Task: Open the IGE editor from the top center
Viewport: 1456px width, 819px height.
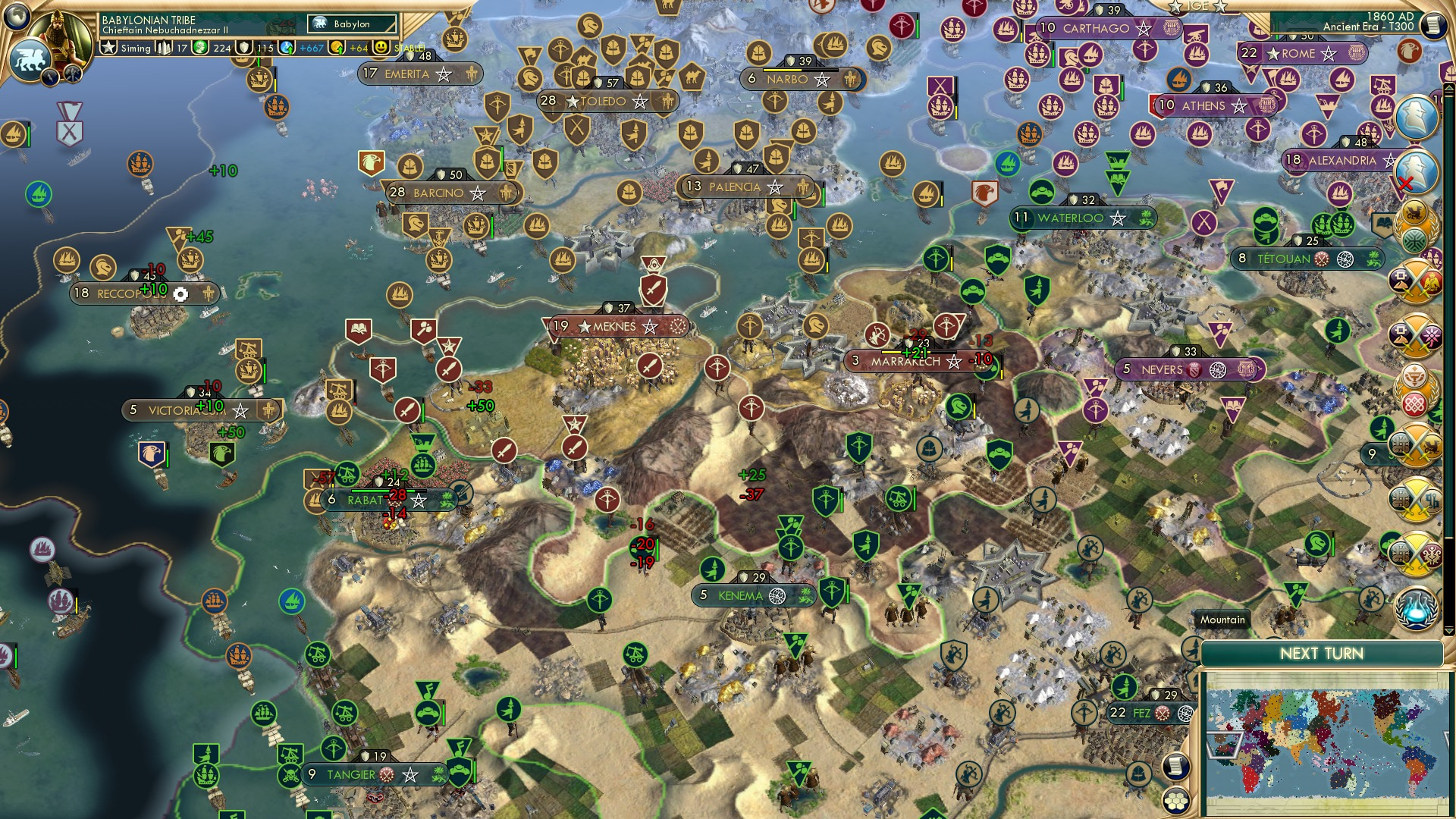Action: [1199, 6]
